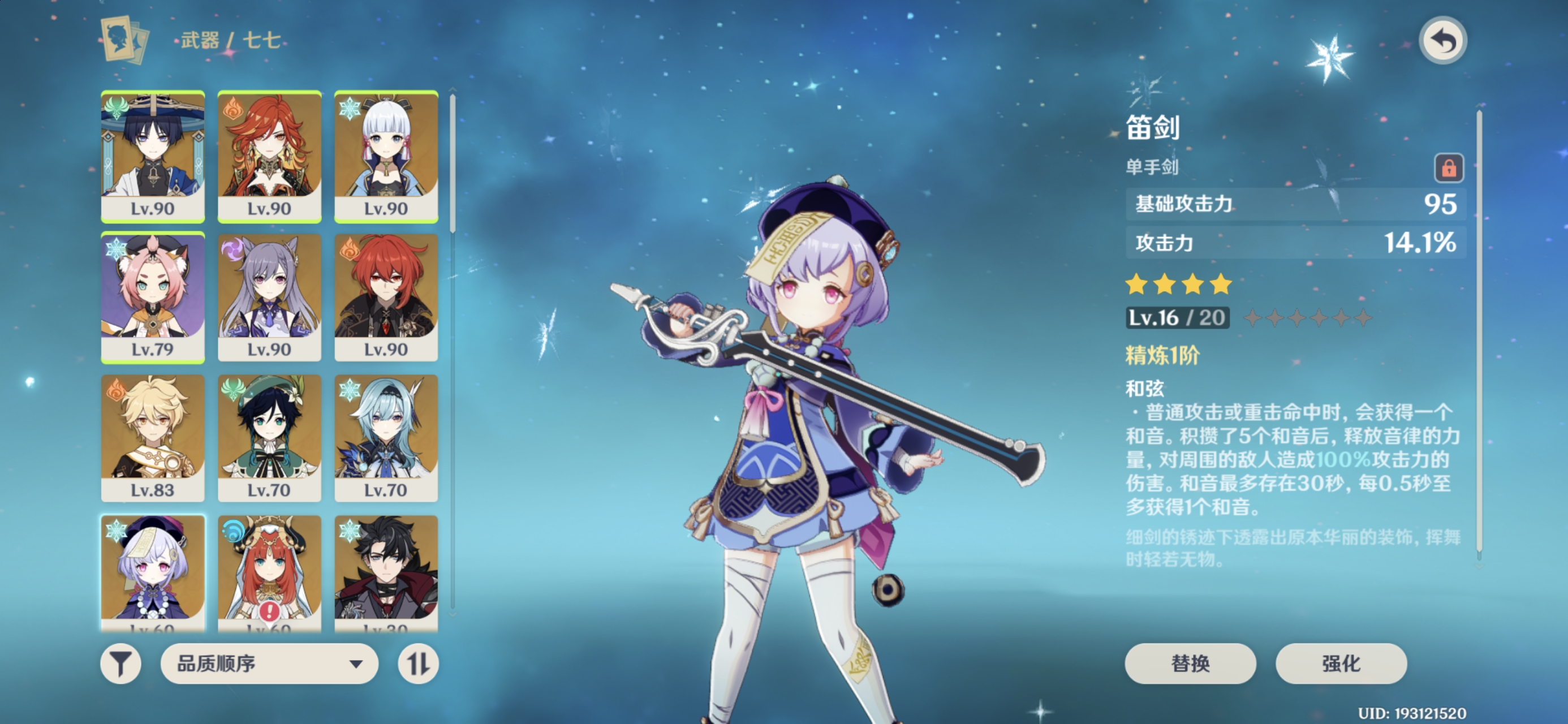Toggle the weapon lock icon
Screen dimensions: 1568x724
(x=1448, y=167)
